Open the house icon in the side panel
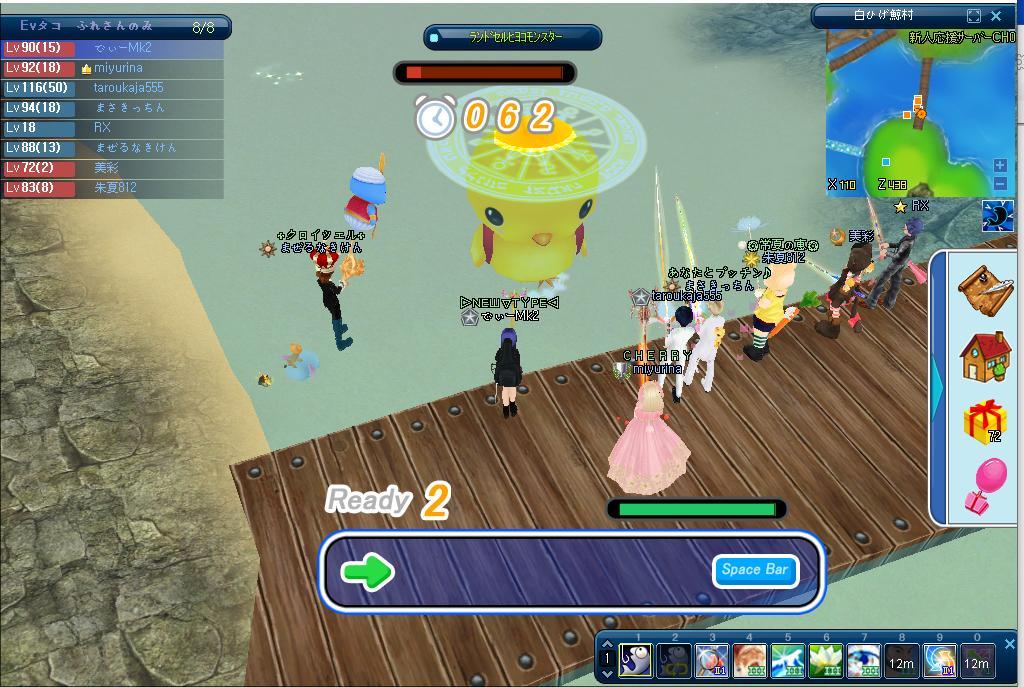Viewport: 1024px width, 687px height. [985, 356]
